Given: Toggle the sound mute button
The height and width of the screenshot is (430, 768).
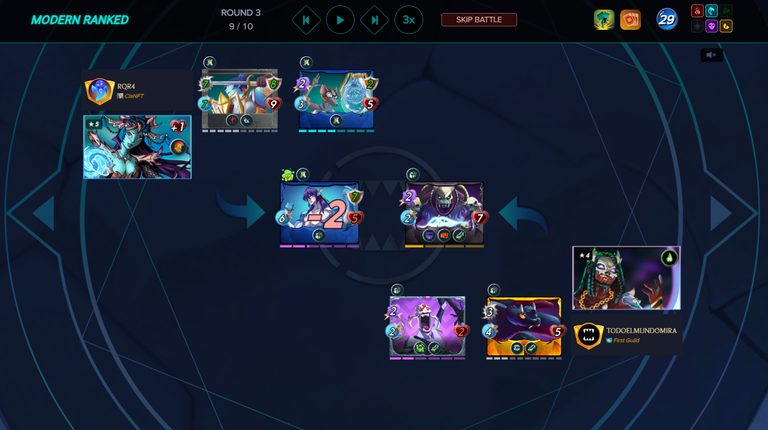Looking at the screenshot, I should click(711, 55).
